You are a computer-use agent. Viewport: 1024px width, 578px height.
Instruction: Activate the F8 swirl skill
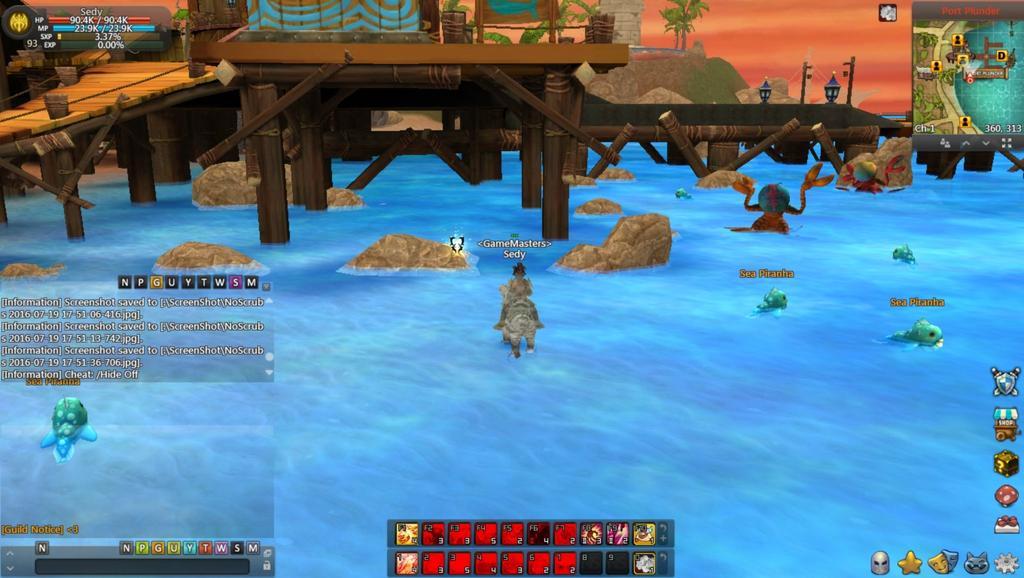pos(590,534)
